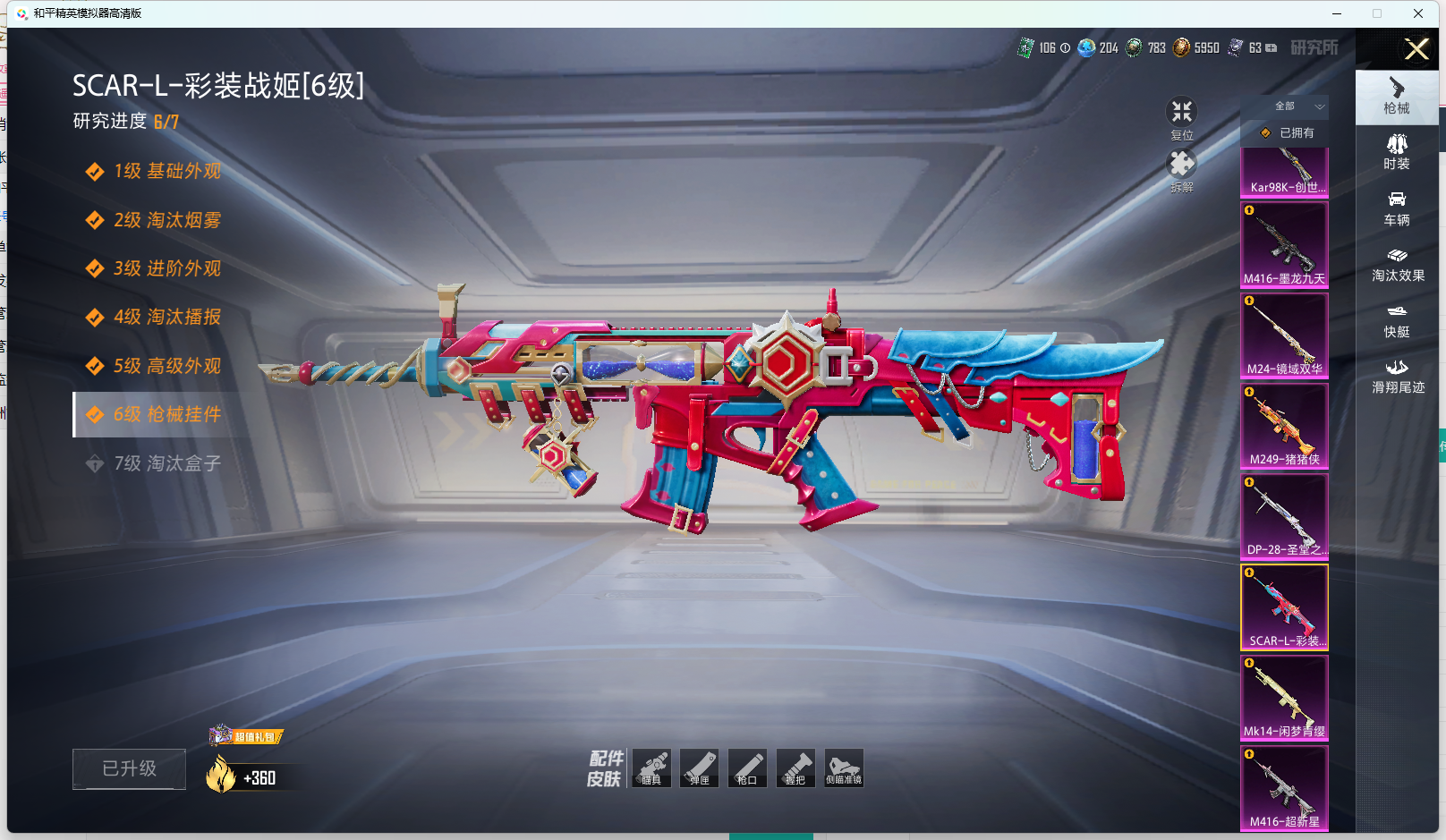1446x840 pixels.
Task: Minimize the emulator window
Action: (x=1337, y=13)
